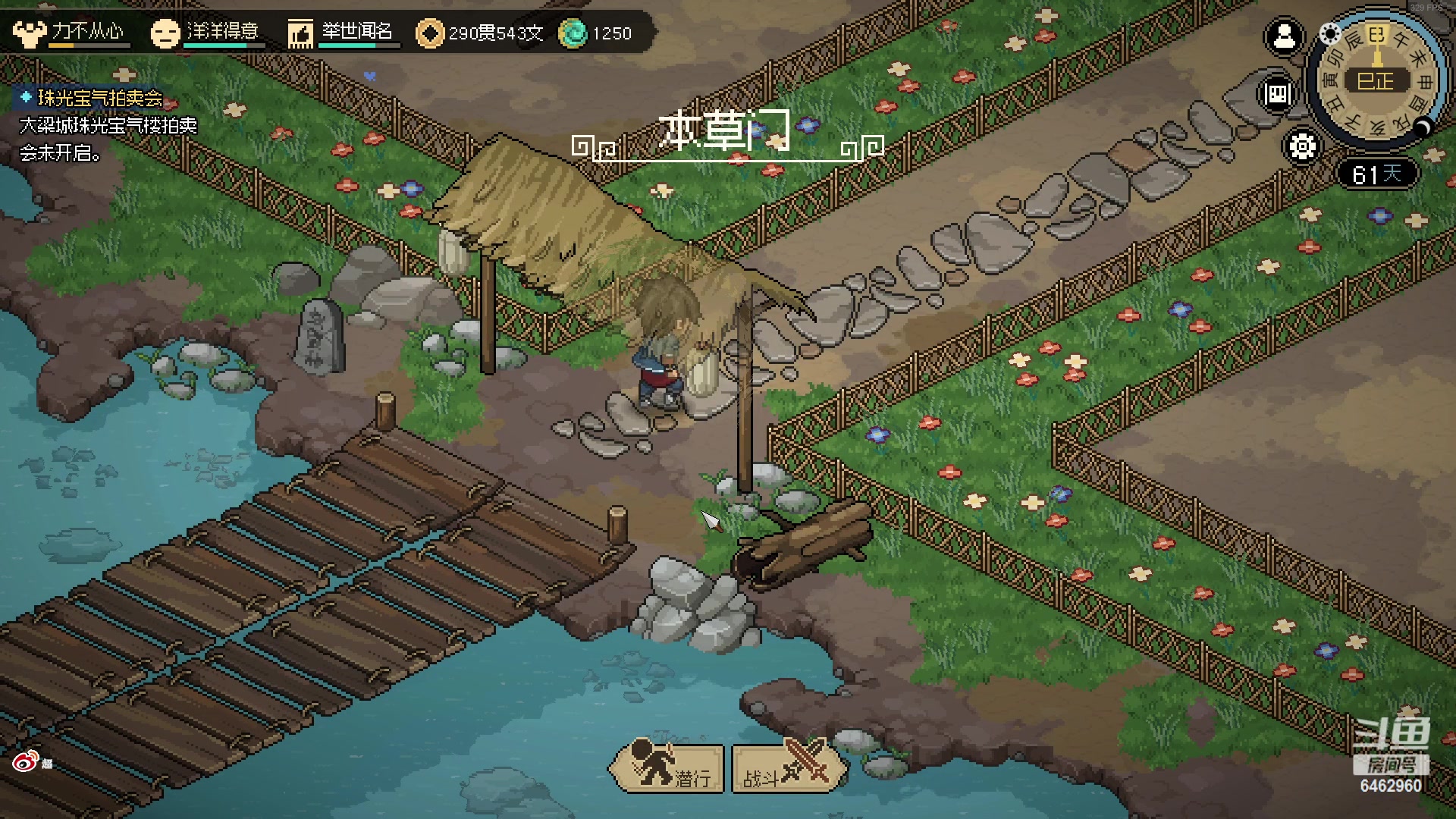Click the face mood icon

tap(165, 33)
